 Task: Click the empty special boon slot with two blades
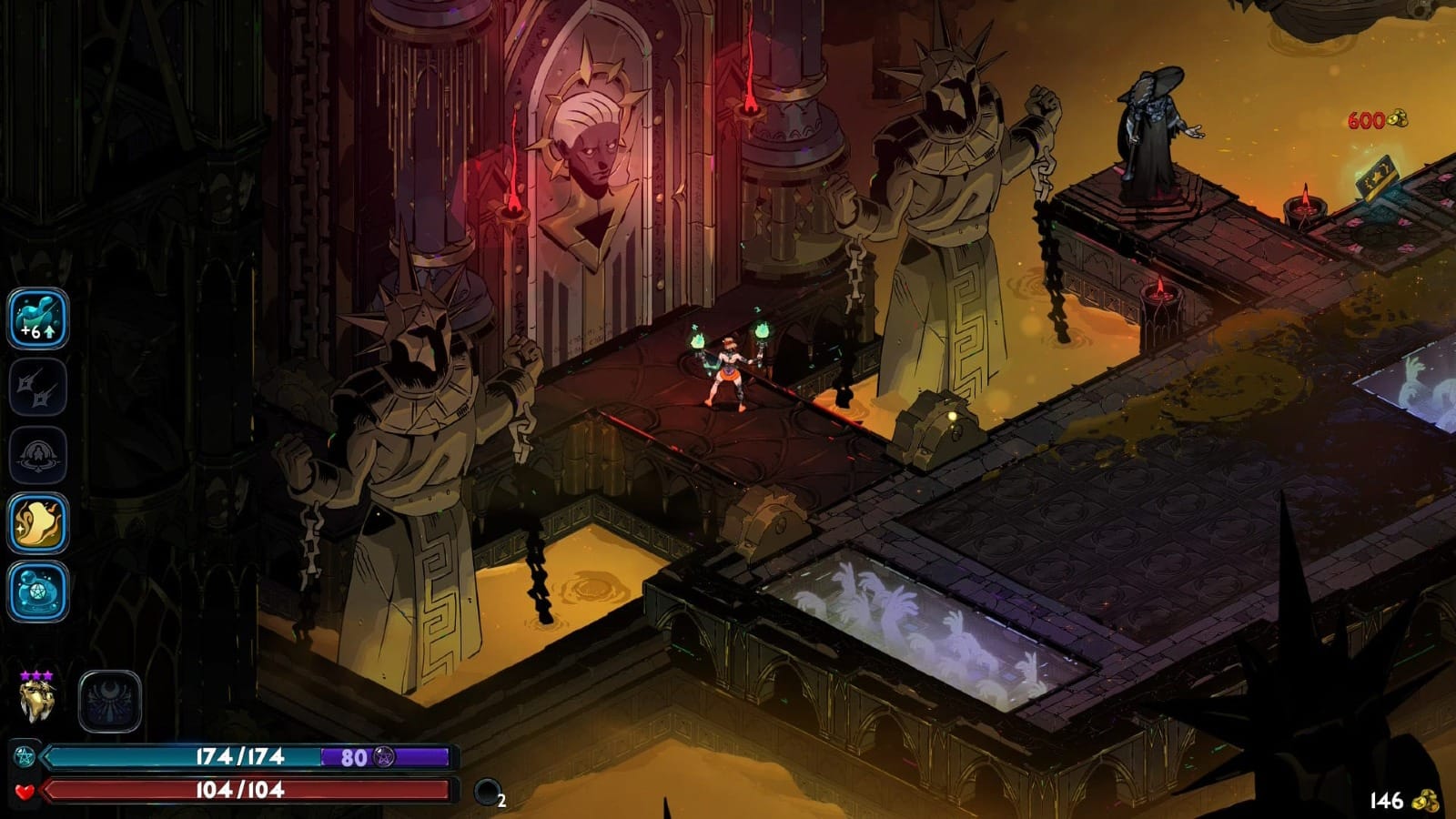tap(38, 388)
